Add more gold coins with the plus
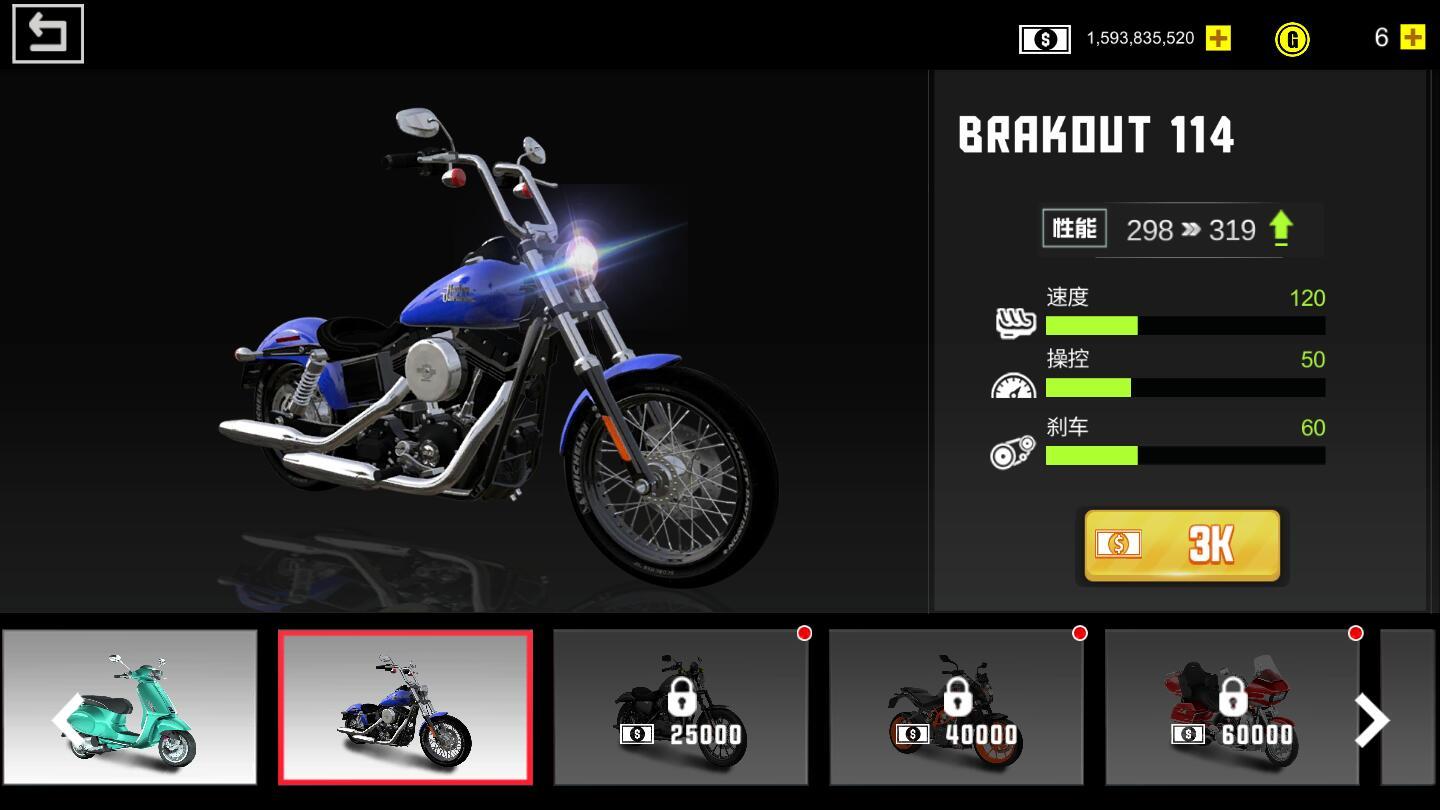 pos(1412,38)
